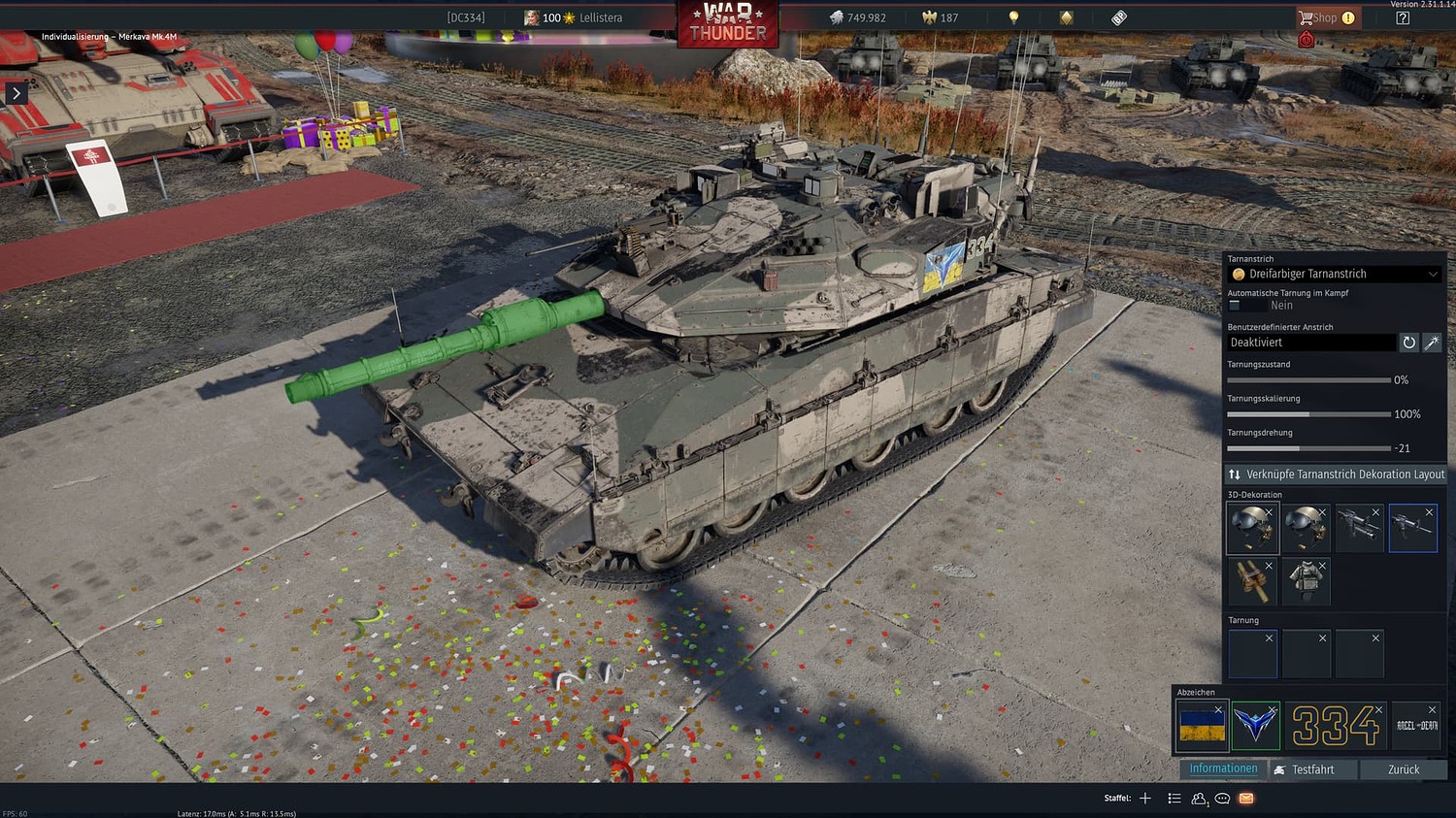This screenshot has height=818, width=1456.
Task: Open the Tarnanstrich dropdown
Action: pos(1334,274)
